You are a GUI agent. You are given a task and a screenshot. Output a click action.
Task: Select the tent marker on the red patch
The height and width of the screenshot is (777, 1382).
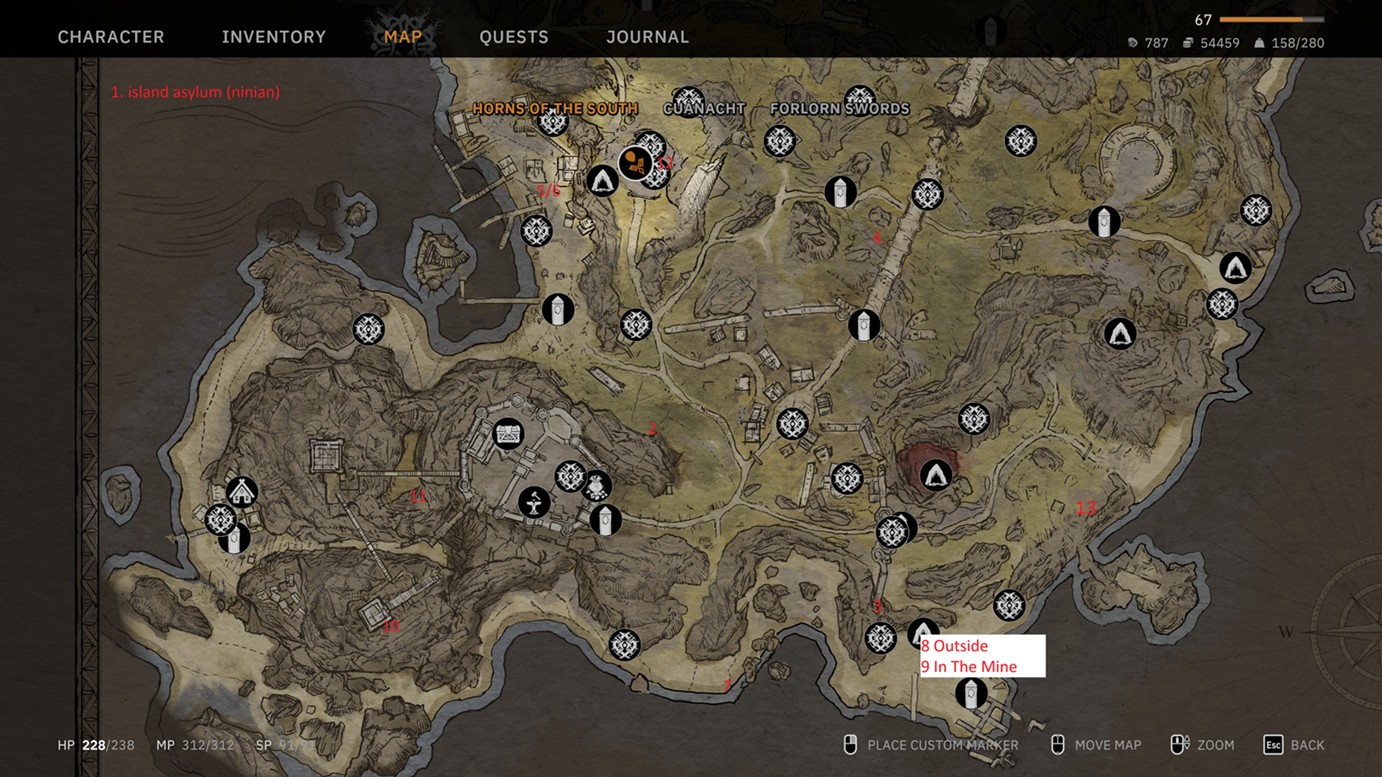(936, 474)
